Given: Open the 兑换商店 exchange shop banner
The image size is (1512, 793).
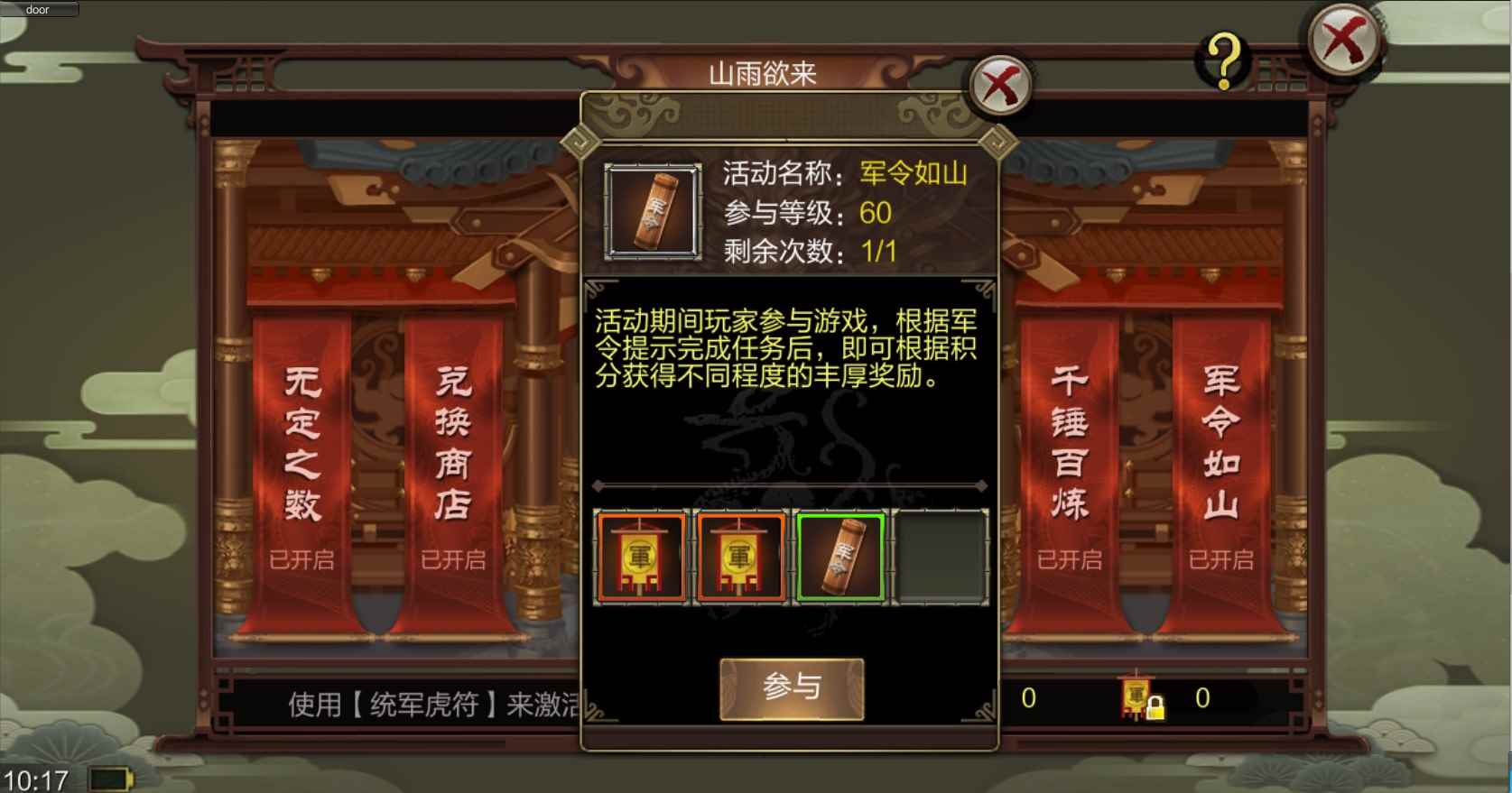Looking at the screenshot, I should (455, 442).
